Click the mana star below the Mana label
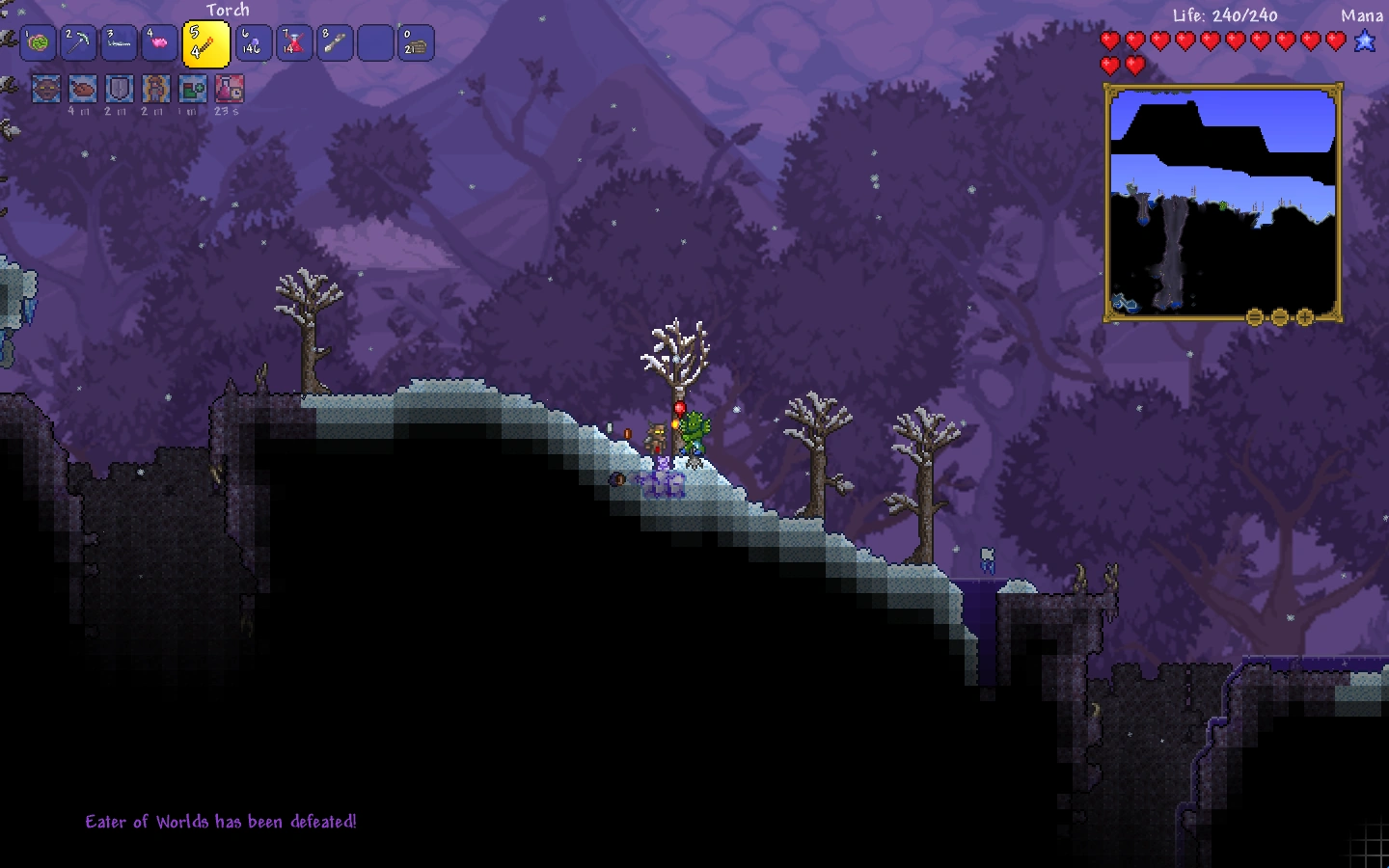 pyautogui.click(x=1365, y=41)
